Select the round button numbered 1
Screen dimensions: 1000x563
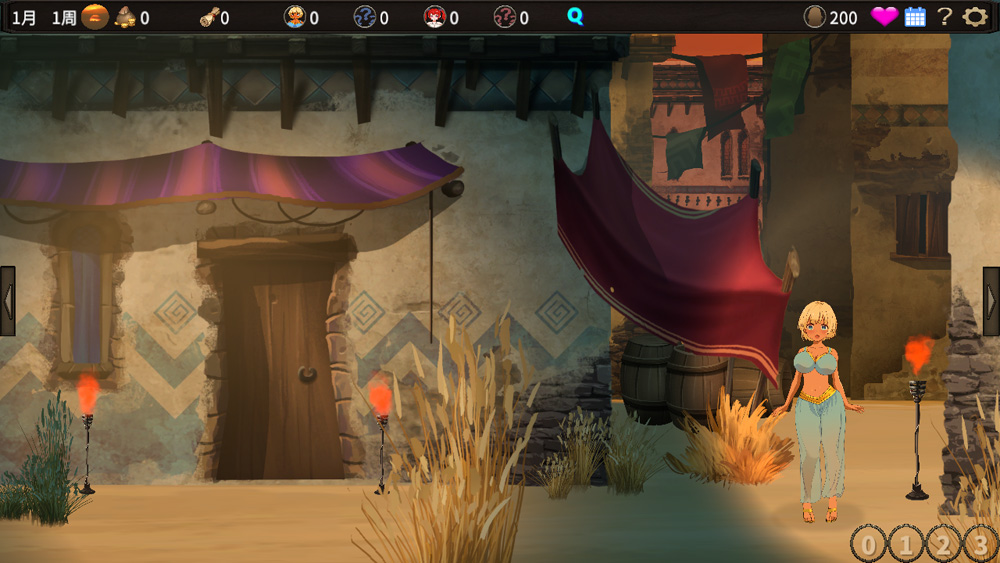click(x=905, y=545)
